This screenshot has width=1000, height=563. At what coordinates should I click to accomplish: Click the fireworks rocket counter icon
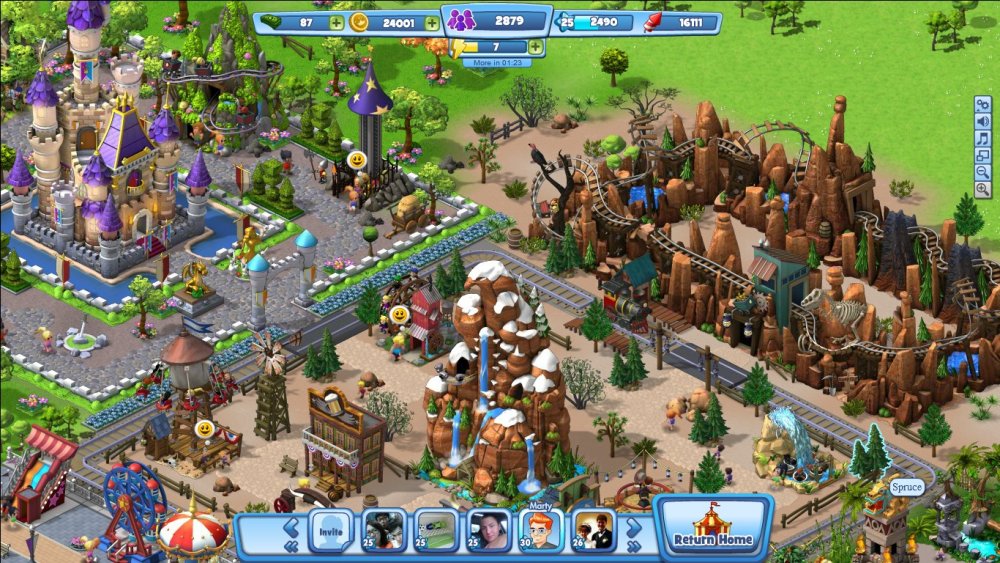tap(653, 22)
